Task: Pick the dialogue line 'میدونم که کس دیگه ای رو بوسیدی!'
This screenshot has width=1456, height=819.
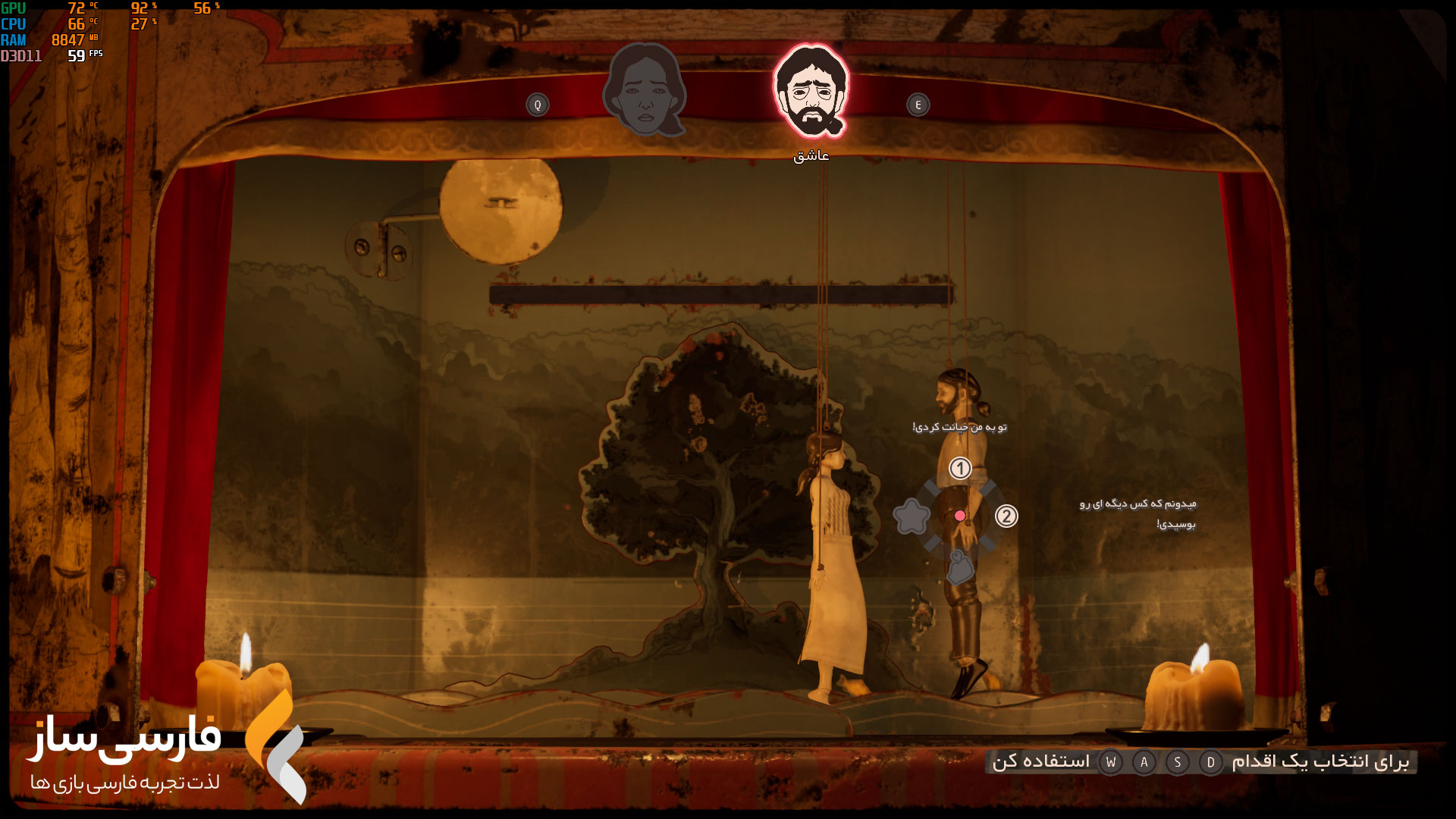Action: [x=1137, y=513]
